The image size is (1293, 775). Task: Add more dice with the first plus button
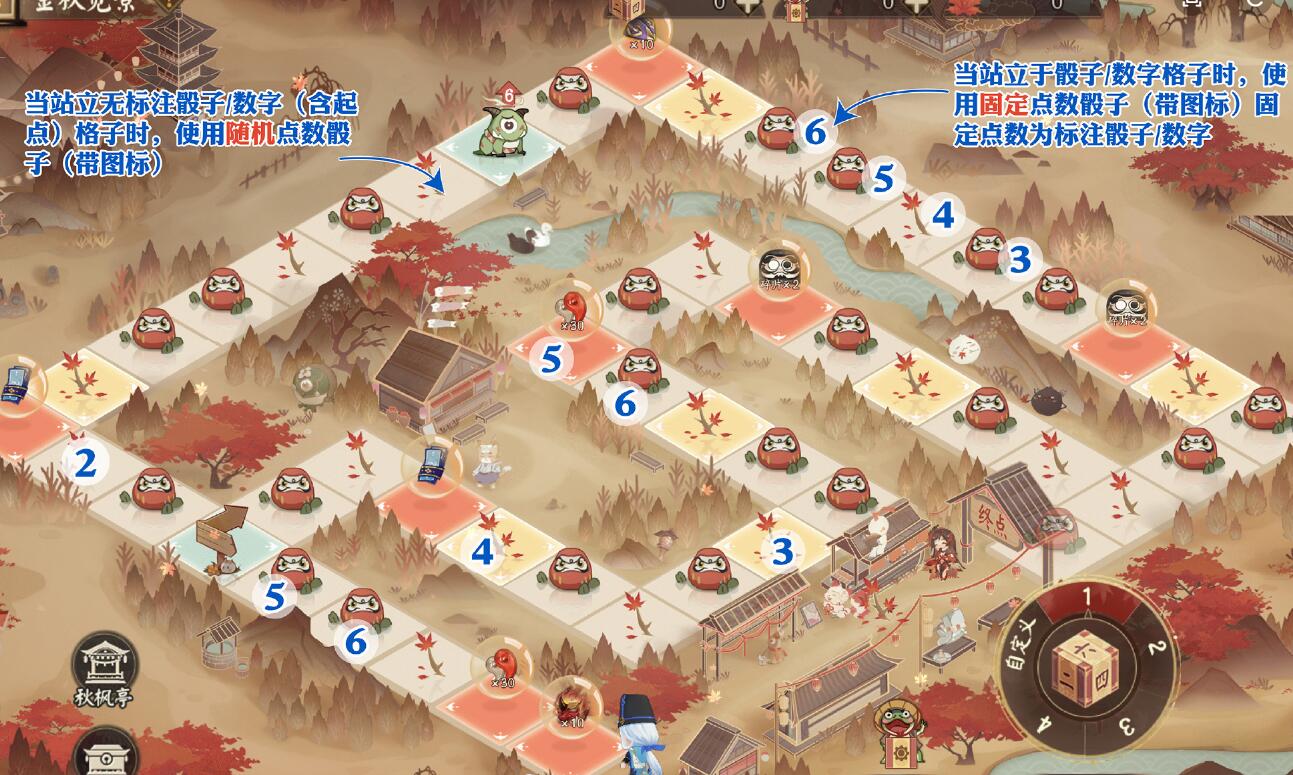click(747, 5)
